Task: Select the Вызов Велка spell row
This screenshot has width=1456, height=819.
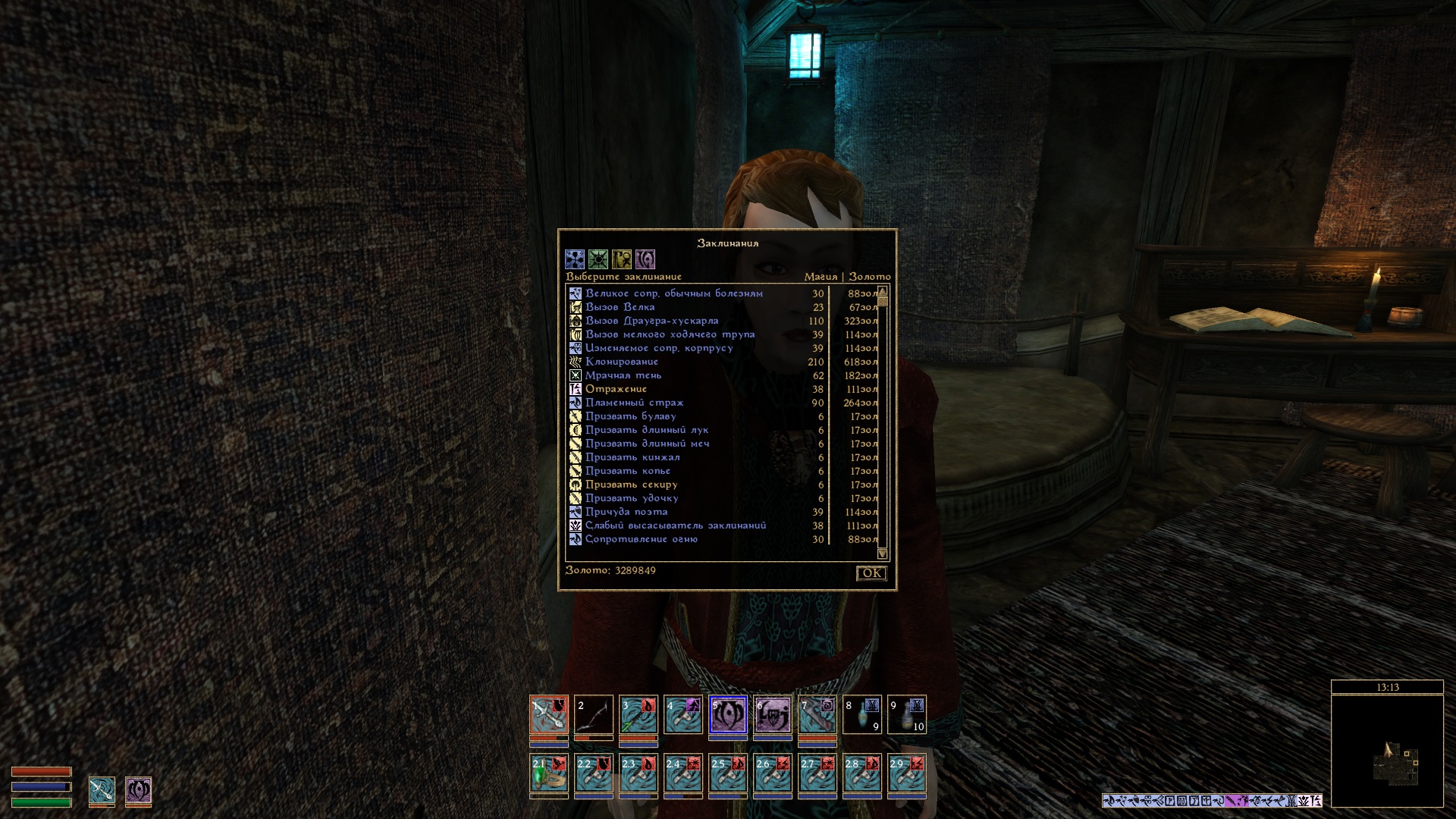Action: pyautogui.click(x=620, y=307)
